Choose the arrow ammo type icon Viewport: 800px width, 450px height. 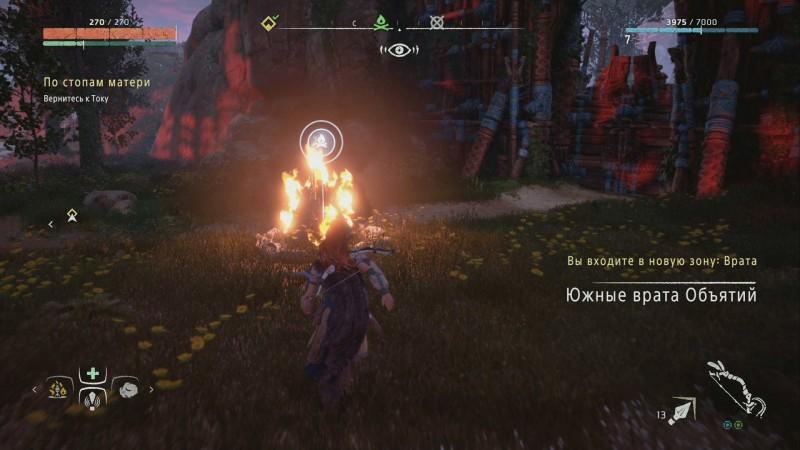pyautogui.click(x=682, y=409)
